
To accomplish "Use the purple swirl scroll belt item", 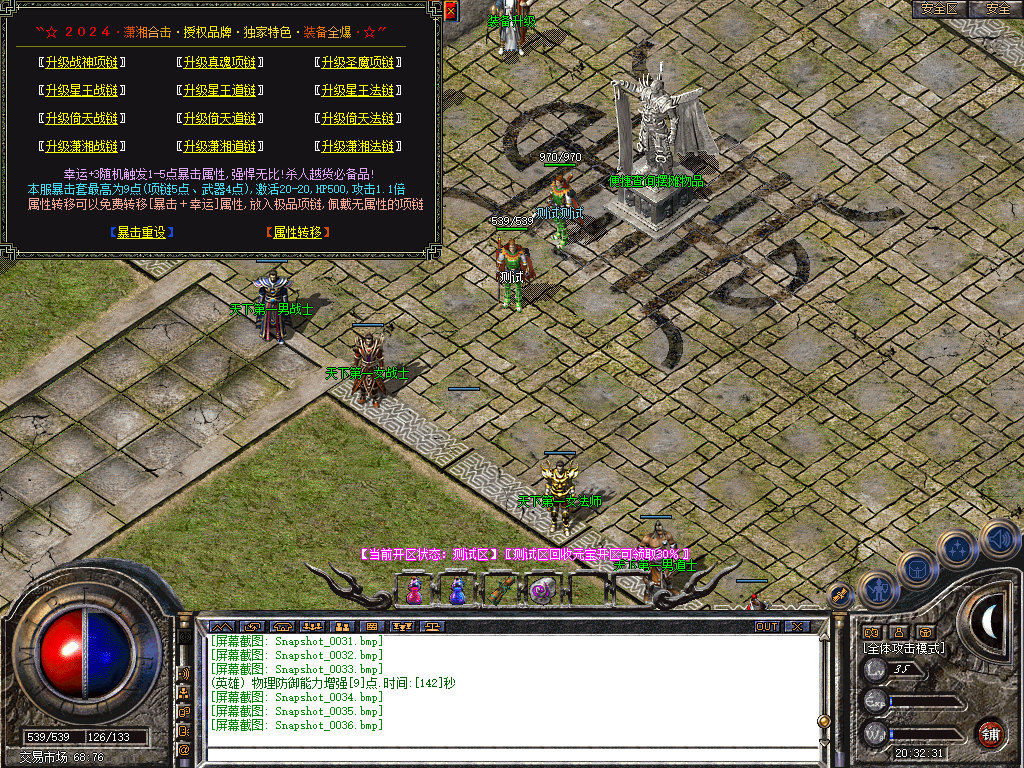I will tap(543, 592).
